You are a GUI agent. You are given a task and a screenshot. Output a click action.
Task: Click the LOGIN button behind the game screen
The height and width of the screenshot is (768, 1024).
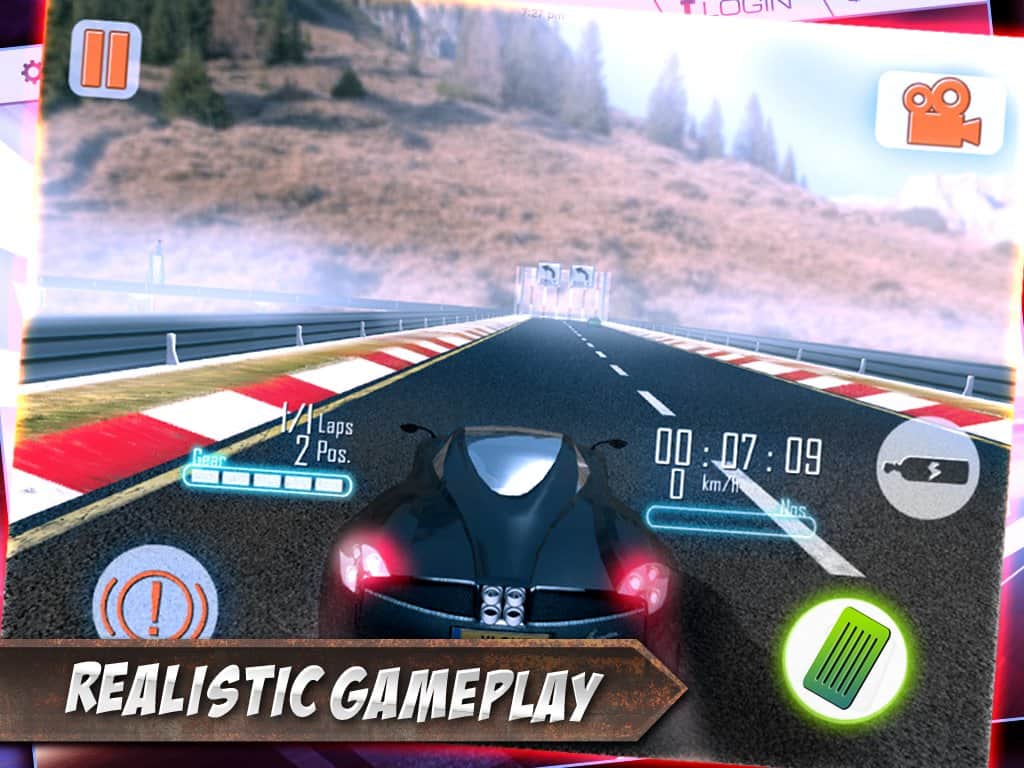pos(746,8)
